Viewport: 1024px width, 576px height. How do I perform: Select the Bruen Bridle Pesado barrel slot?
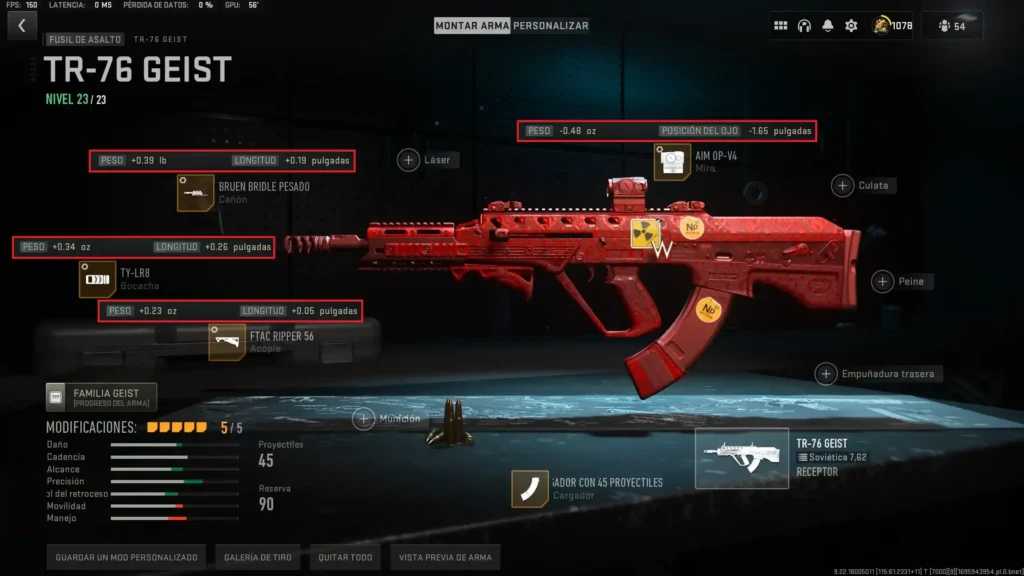pyautogui.click(x=196, y=193)
